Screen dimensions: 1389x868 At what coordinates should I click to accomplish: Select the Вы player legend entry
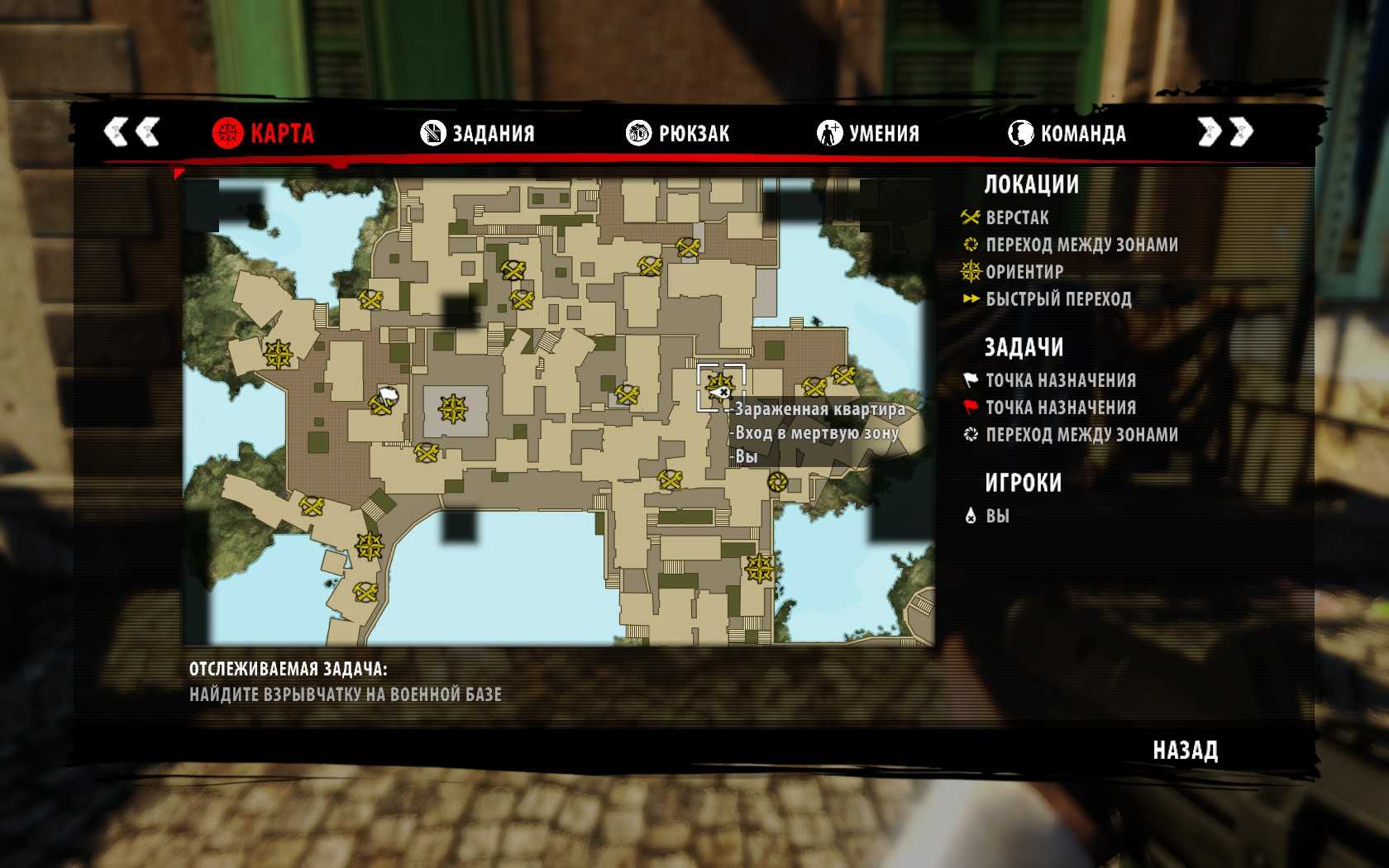[997, 516]
